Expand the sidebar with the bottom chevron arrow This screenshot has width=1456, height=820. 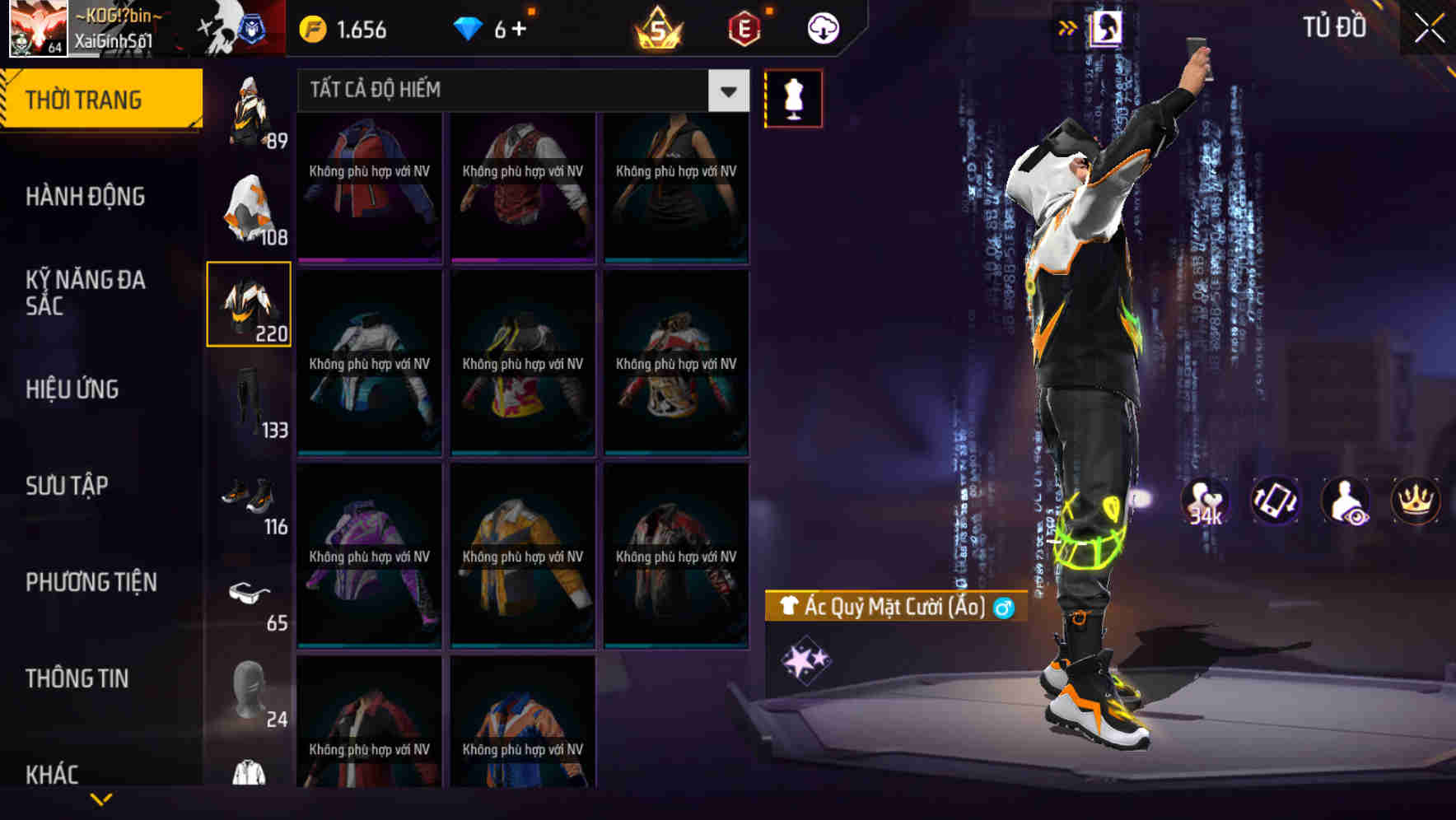coord(101,797)
